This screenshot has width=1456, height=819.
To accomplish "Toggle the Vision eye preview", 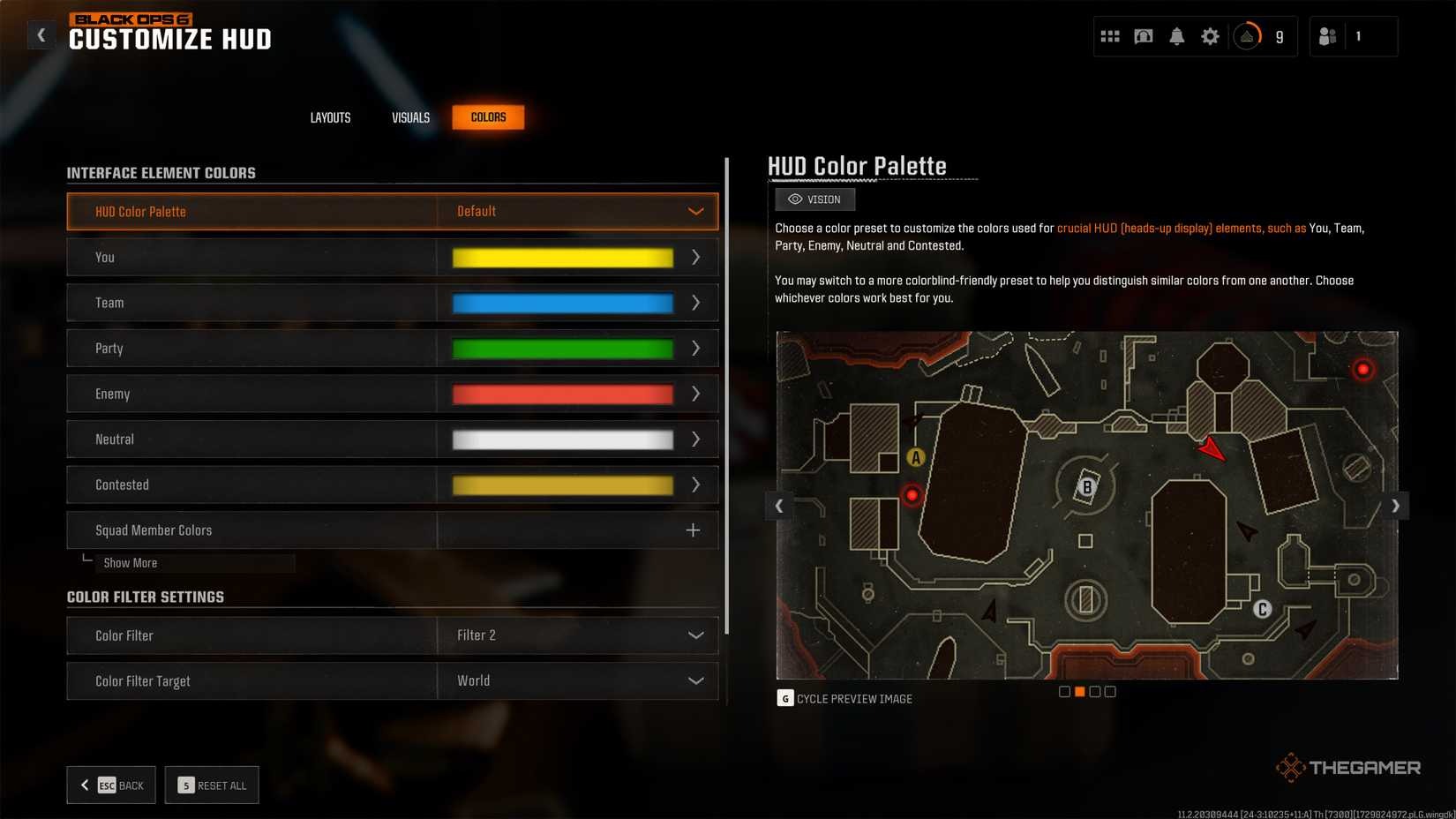I will click(814, 199).
